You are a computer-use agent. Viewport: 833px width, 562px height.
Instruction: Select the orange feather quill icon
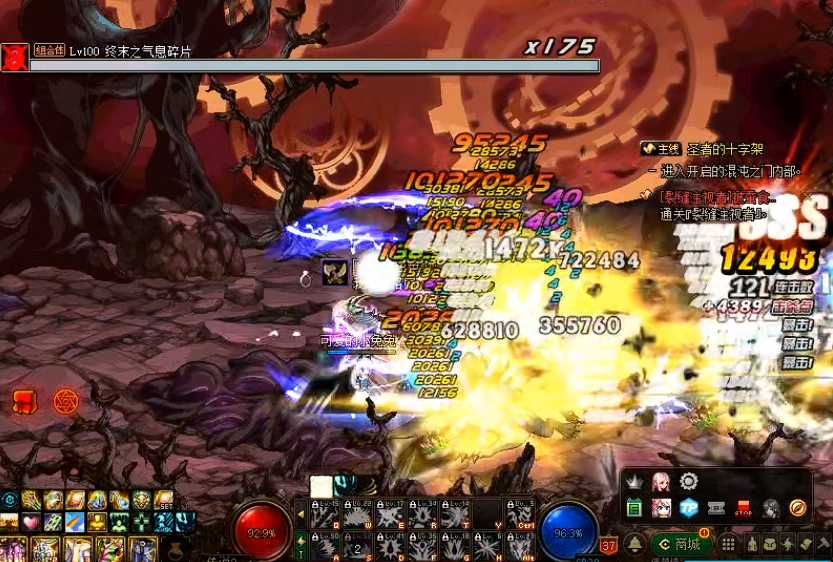797,508
